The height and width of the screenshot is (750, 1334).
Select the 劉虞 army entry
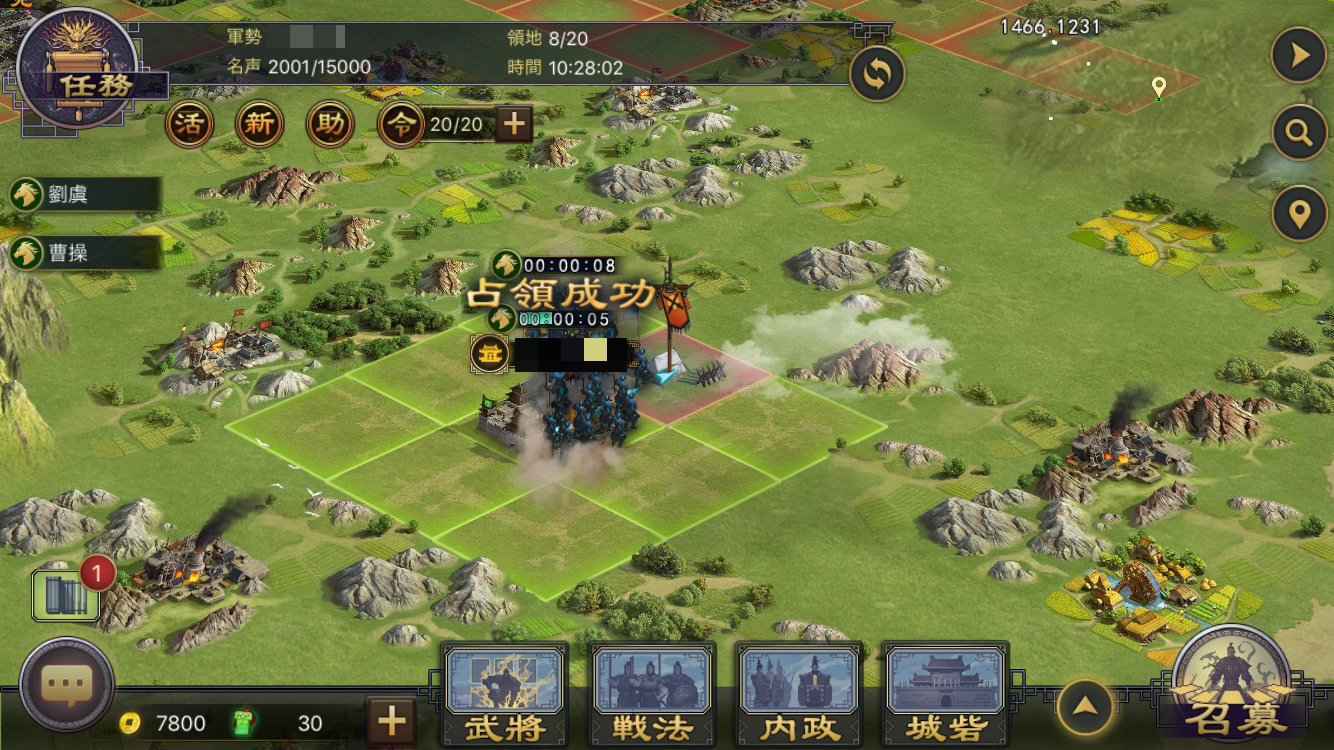tap(84, 194)
